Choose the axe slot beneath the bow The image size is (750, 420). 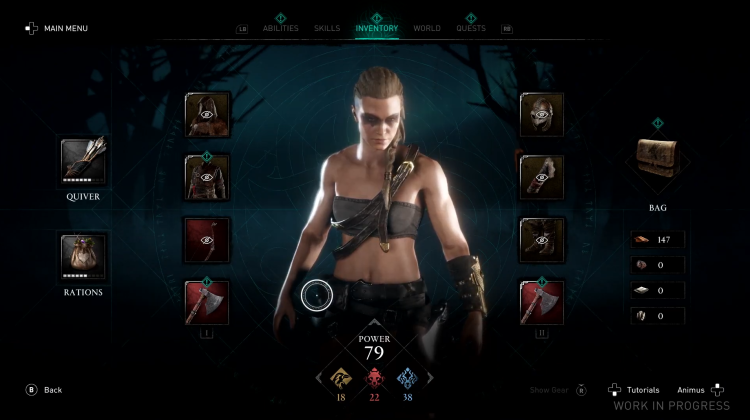coord(207,302)
